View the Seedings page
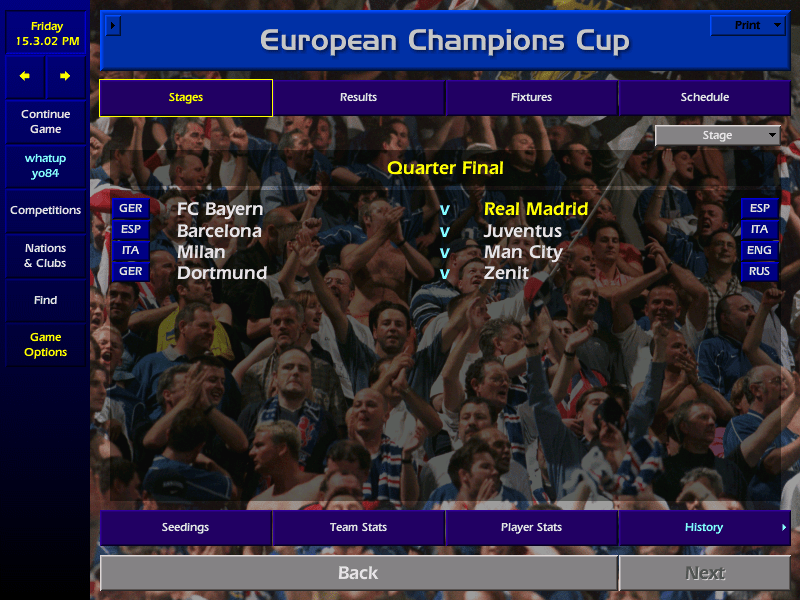 point(186,527)
